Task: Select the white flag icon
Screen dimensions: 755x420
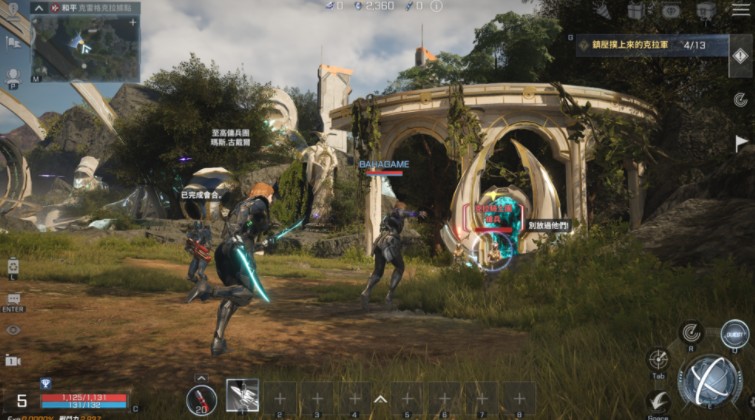Action: pos(738,142)
